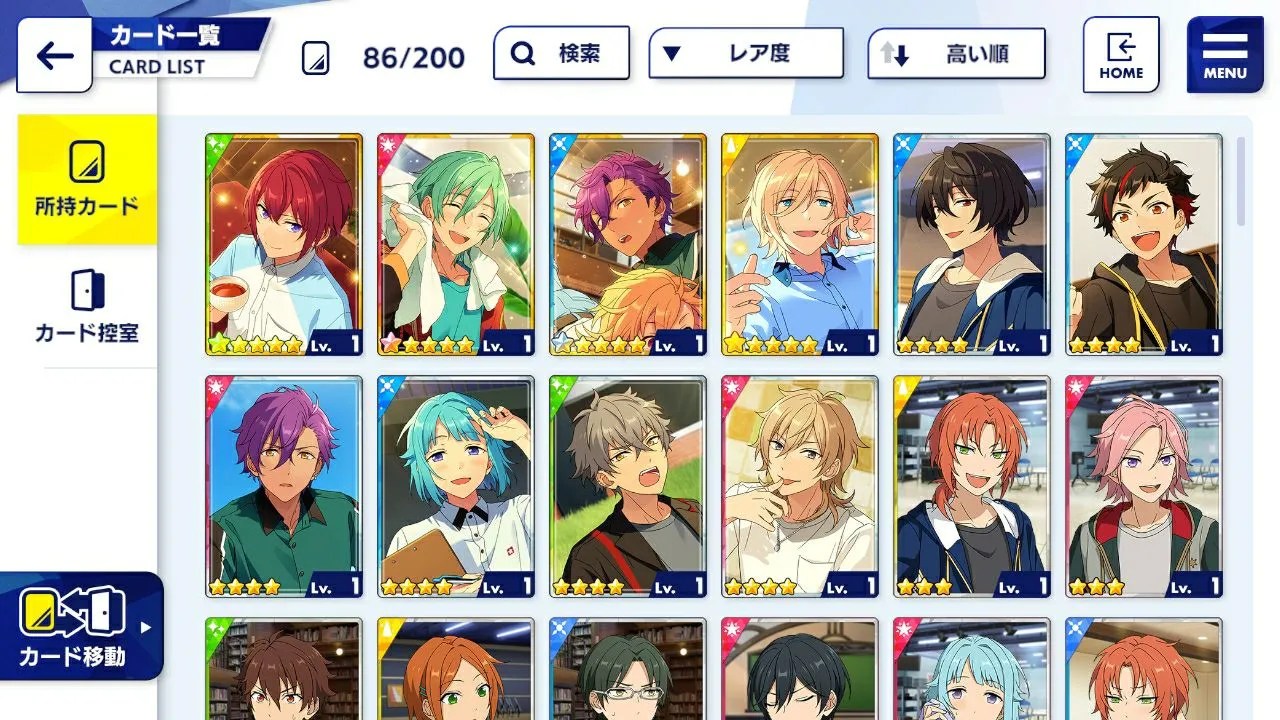Open the レア度 sort dropdown
The height and width of the screenshot is (720, 1280).
click(745, 53)
